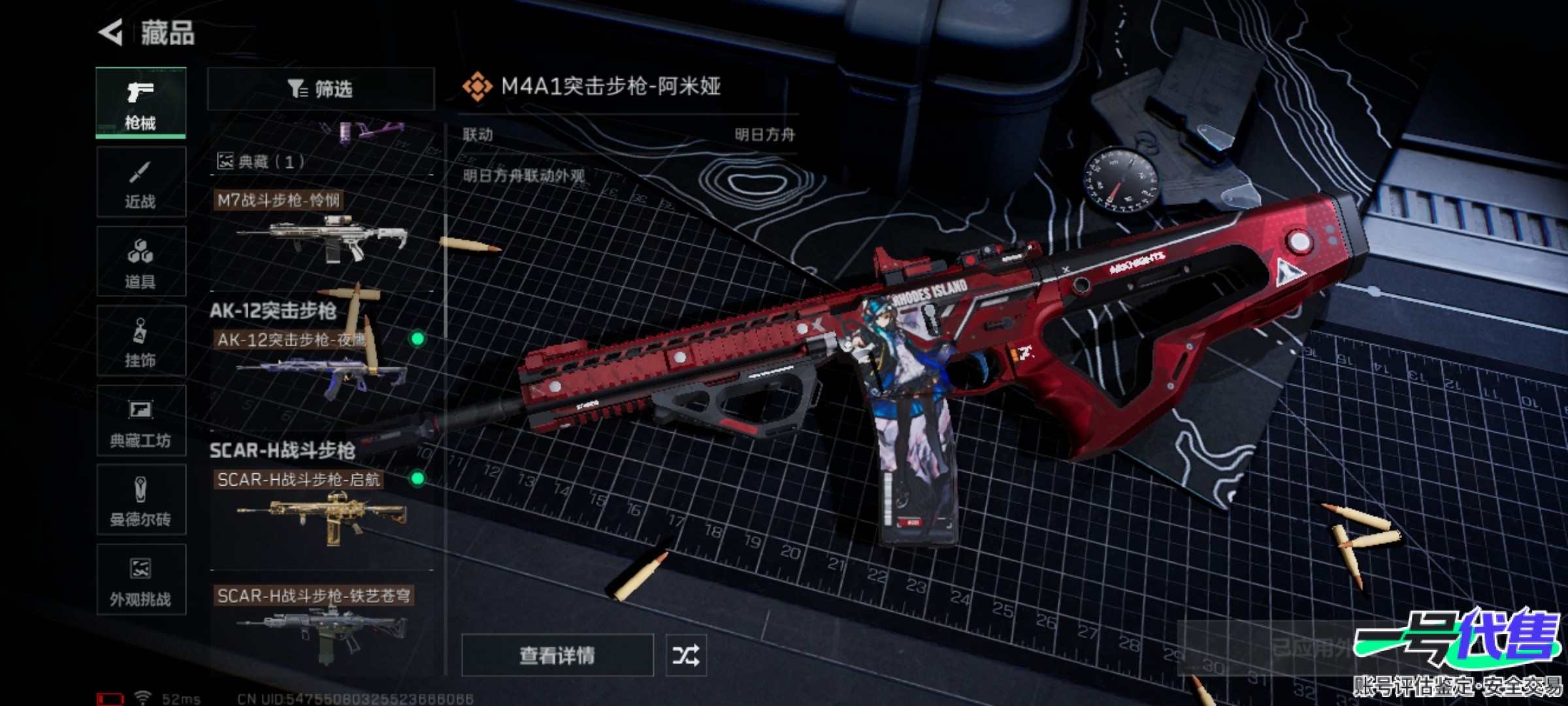
Task: Select the 道具 items category
Action: (x=140, y=262)
